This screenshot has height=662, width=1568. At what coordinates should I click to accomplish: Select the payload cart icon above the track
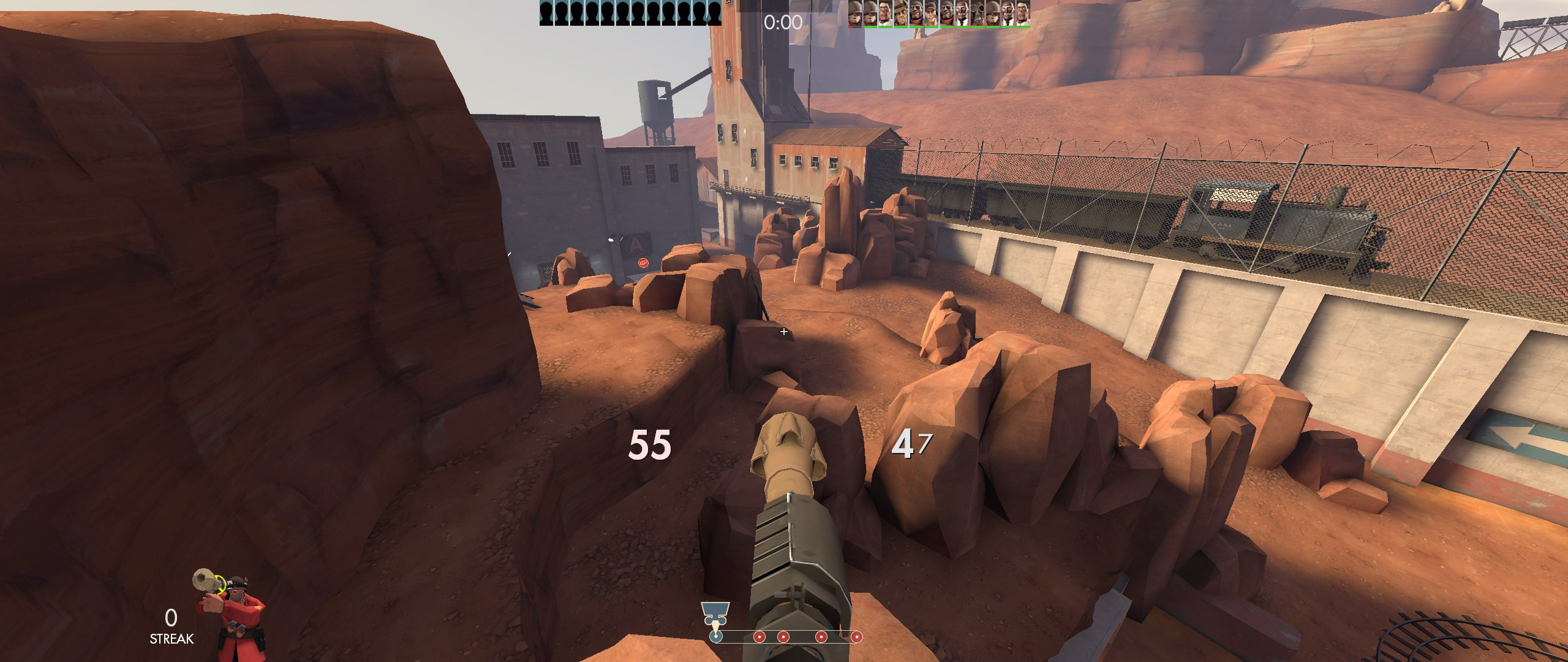(x=715, y=611)
